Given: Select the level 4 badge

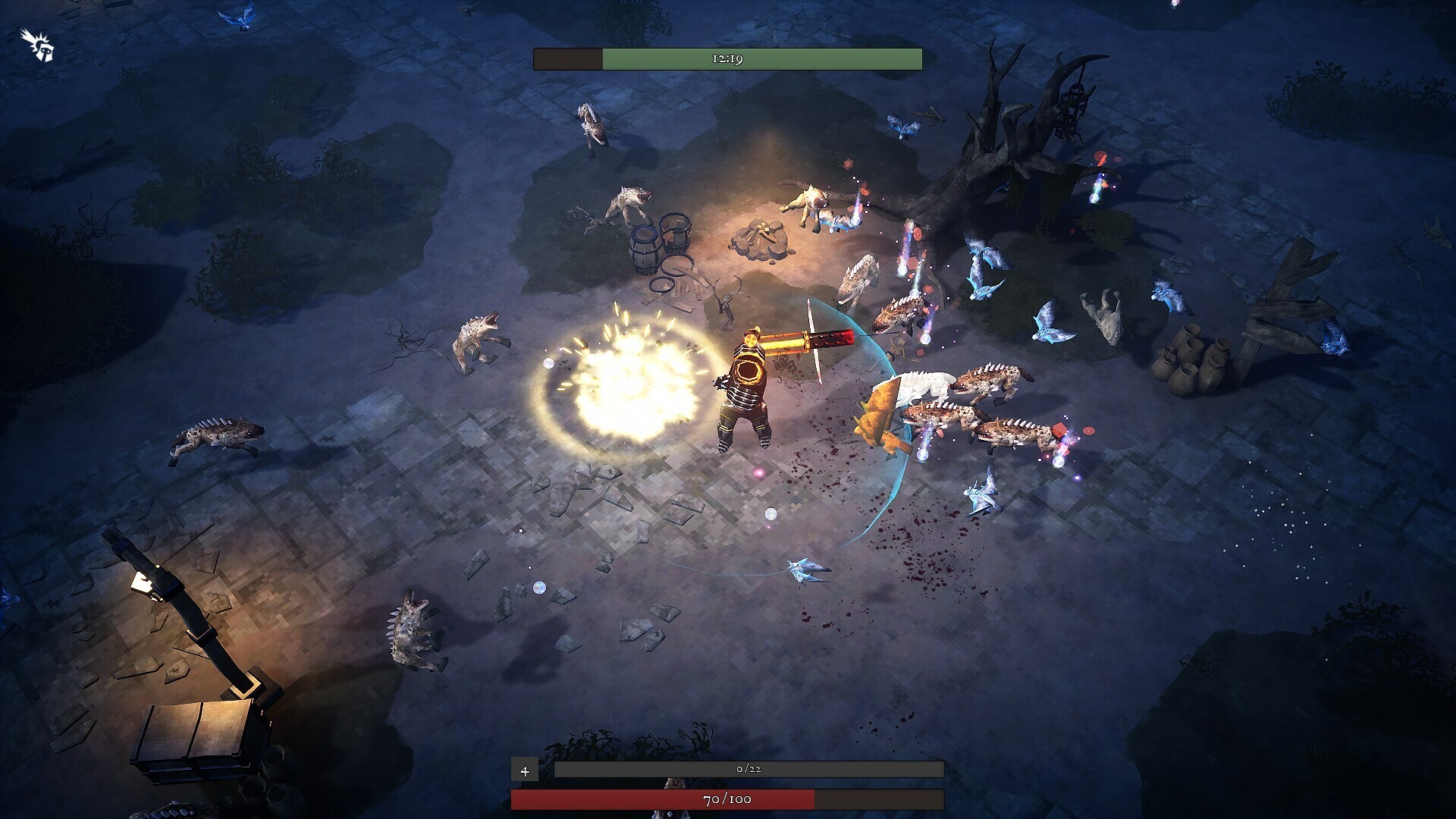Looking at the screenshot, I should click(x=524, y=770).
